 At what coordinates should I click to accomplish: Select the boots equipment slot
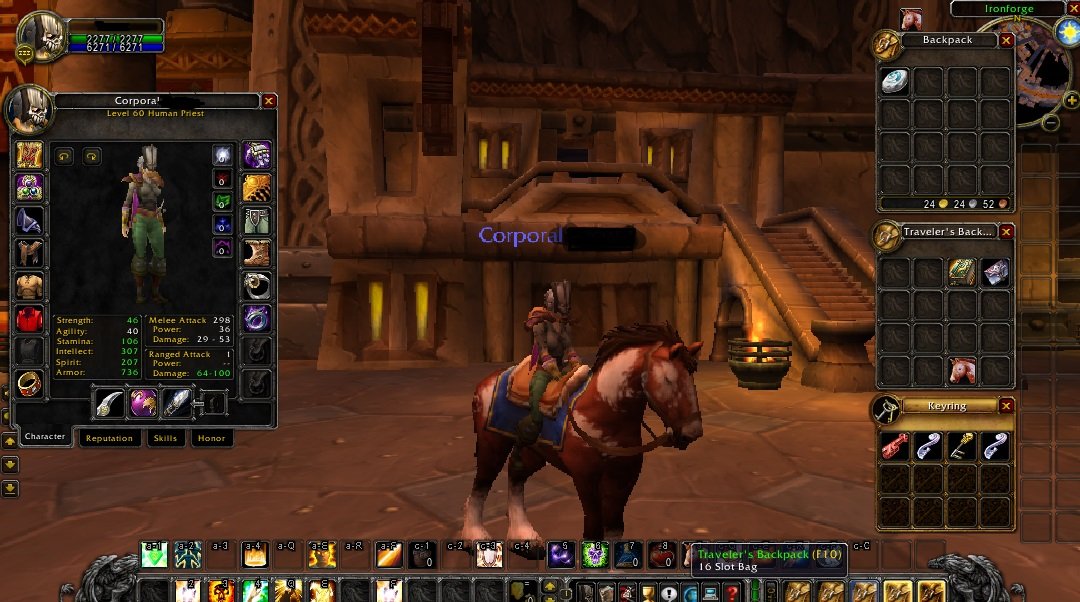click(258, 252)
